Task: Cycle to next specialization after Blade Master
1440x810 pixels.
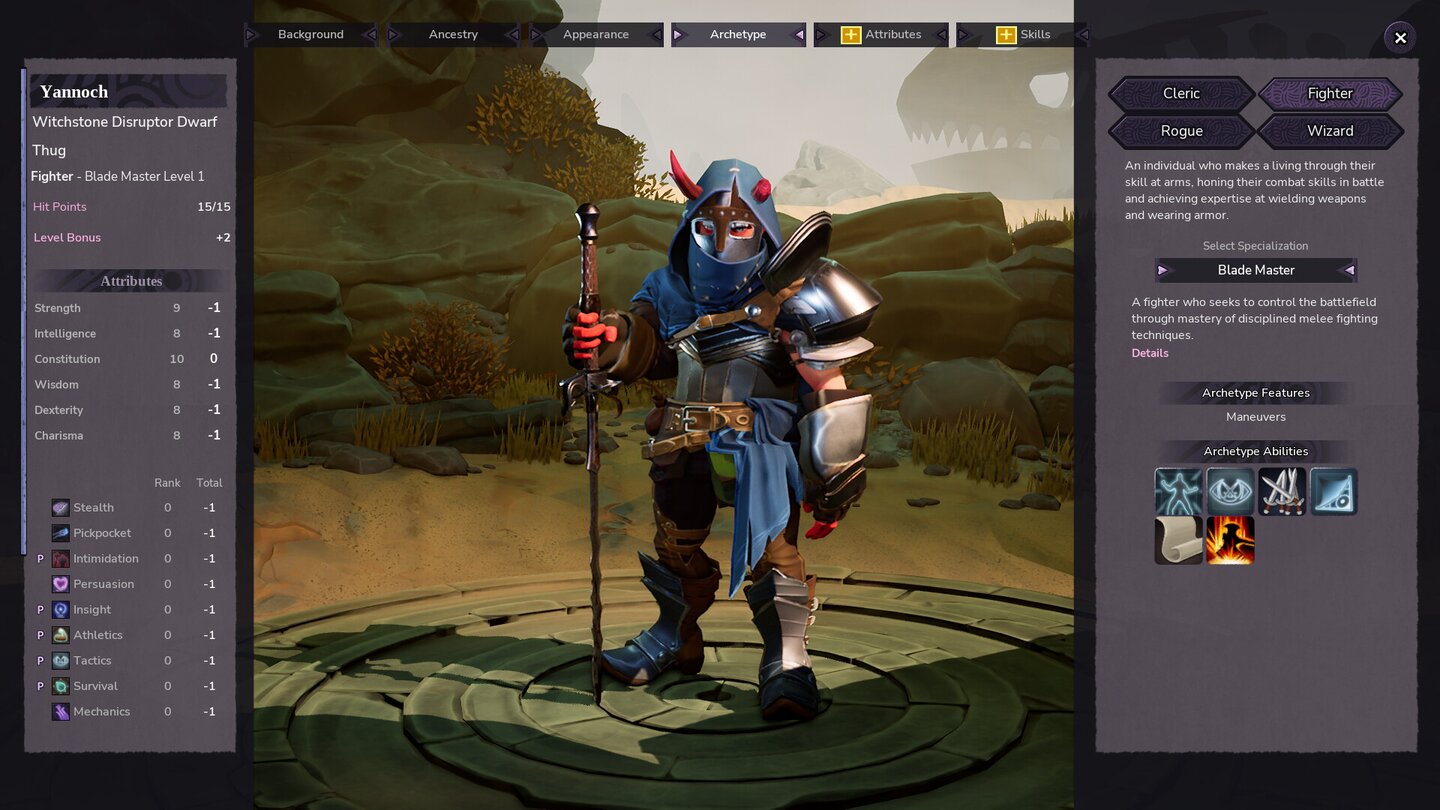Action: pyautogui.click(x=1349, y=270)
